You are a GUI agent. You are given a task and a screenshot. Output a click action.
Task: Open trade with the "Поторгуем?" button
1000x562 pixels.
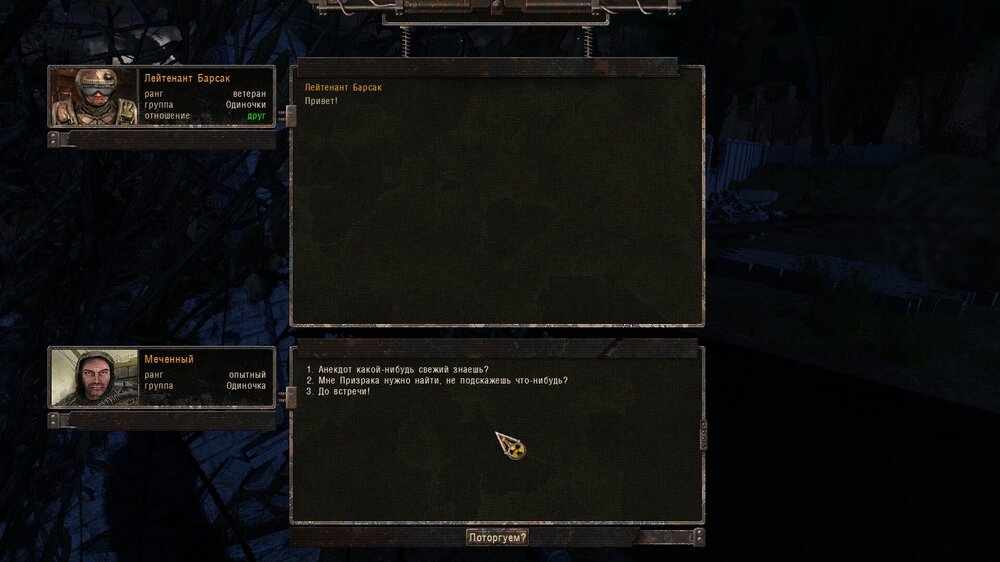497,537
